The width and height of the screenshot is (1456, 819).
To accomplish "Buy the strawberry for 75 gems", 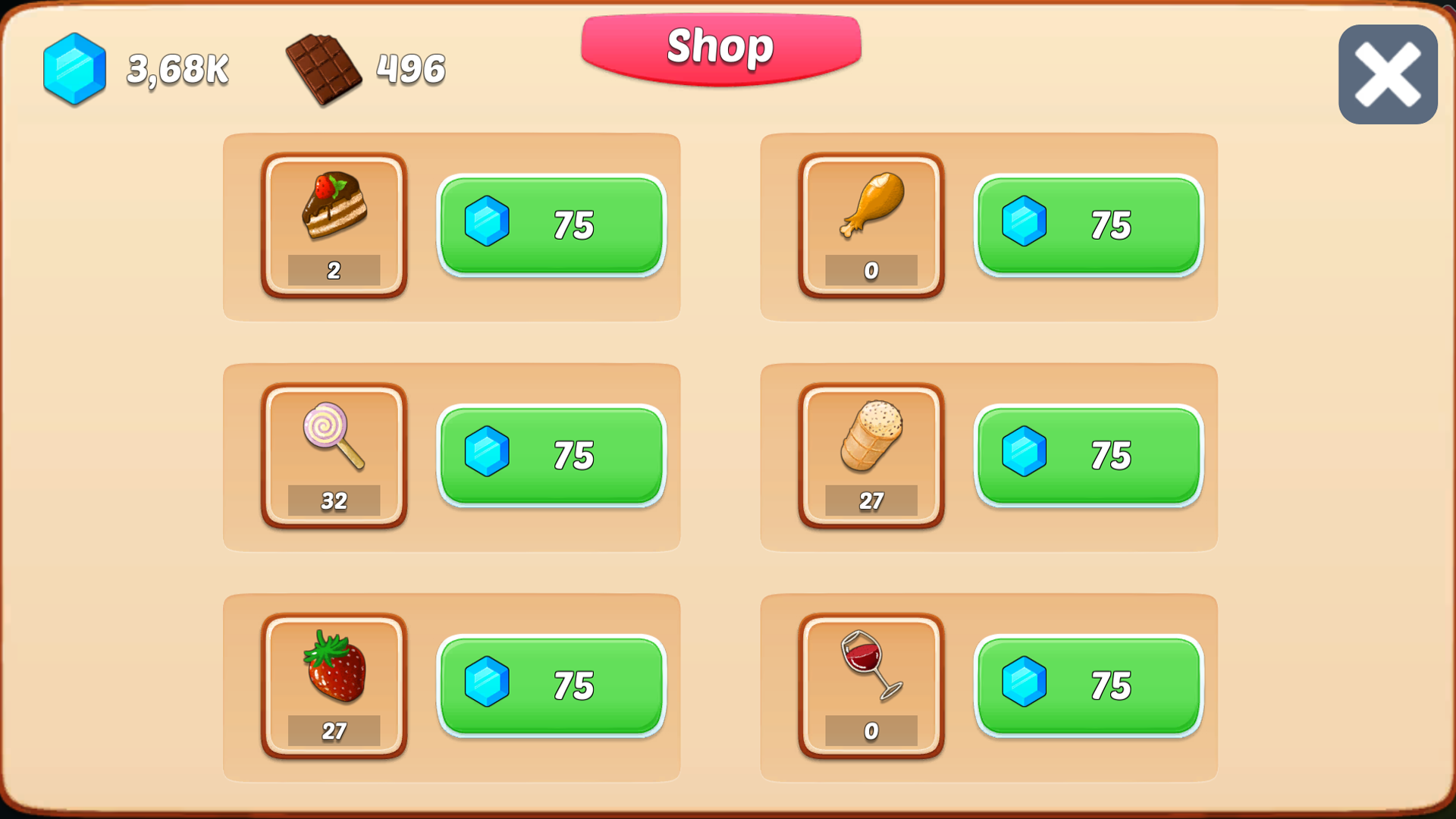I will tap(551, 685).
